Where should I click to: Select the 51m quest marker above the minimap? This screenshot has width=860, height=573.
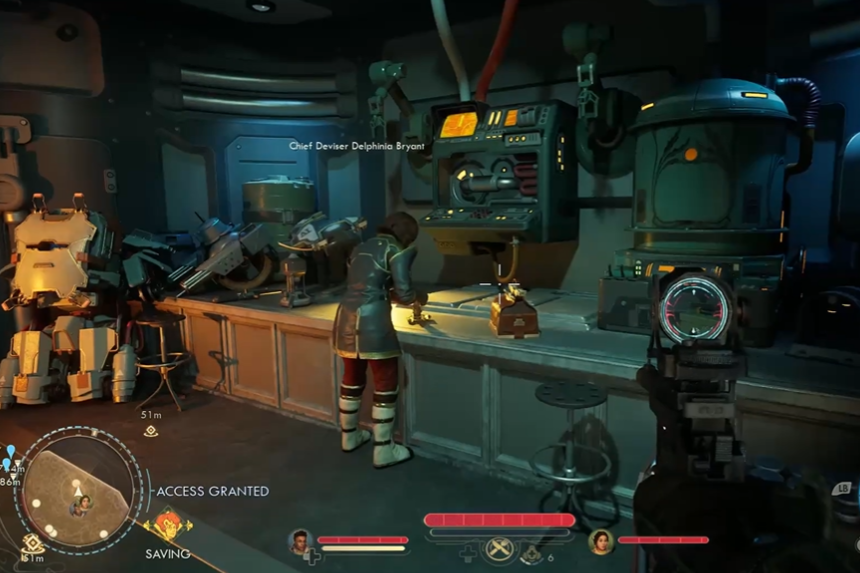point(151,431)
